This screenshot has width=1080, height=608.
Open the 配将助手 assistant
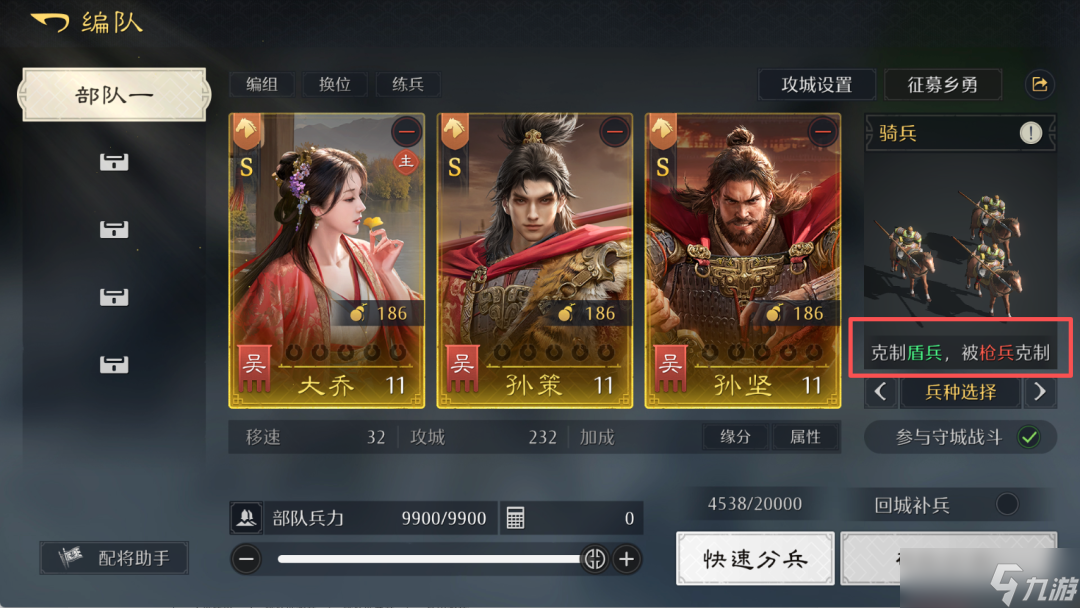(114, 558)
